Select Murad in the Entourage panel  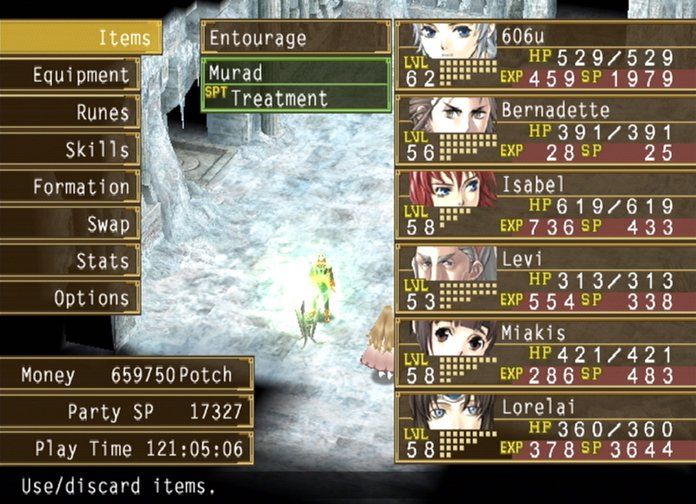click(295, 72)
